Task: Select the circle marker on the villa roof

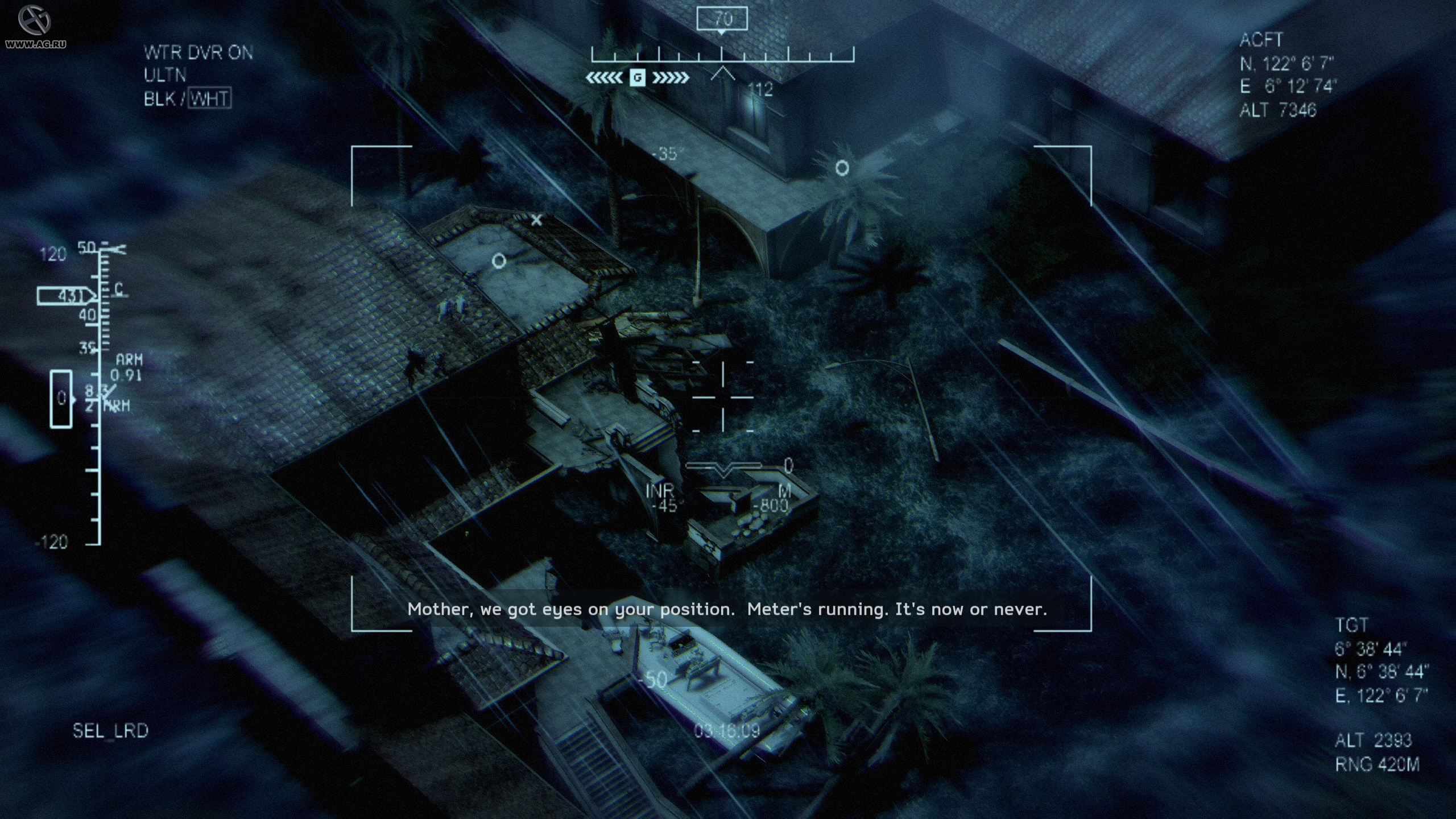Action: 498,260
